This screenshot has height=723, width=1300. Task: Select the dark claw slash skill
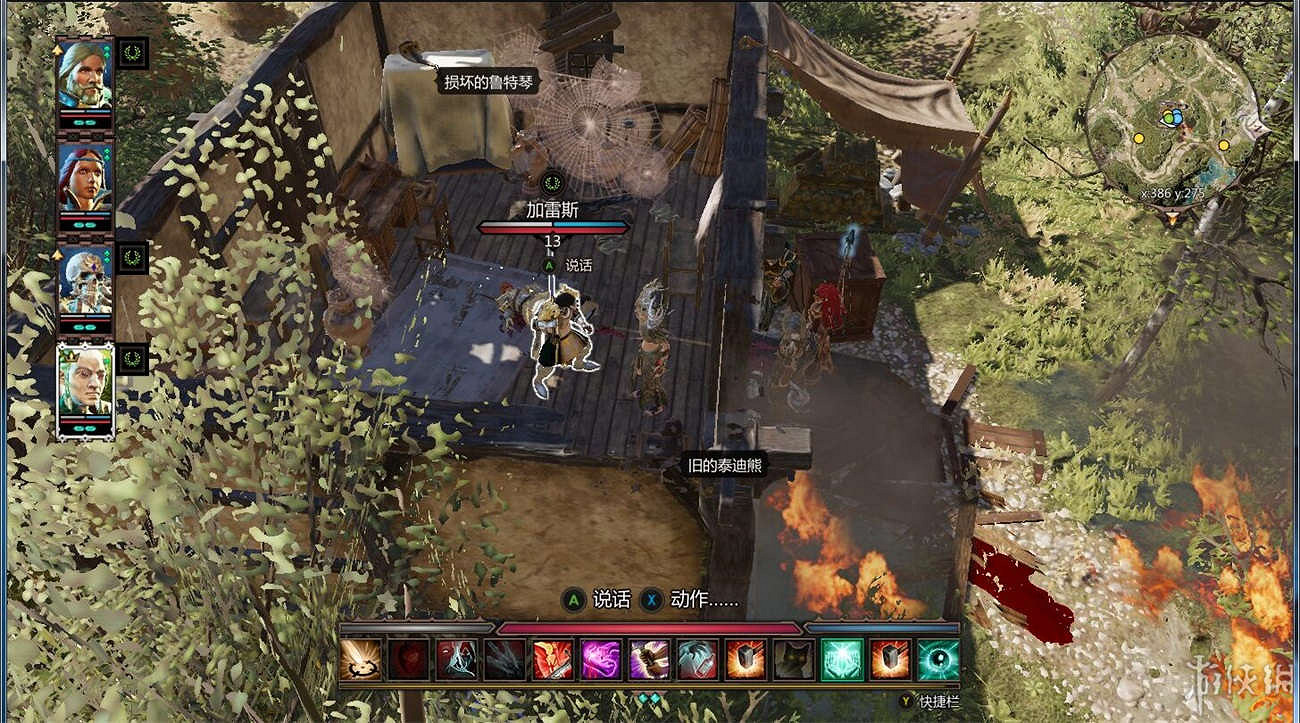504,660
